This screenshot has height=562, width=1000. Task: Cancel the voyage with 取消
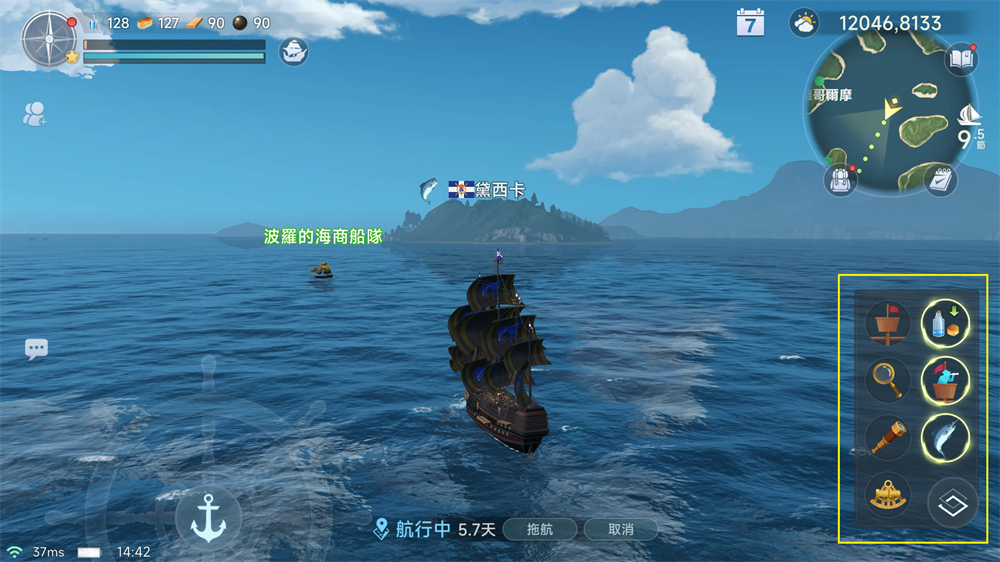point(620,529)
